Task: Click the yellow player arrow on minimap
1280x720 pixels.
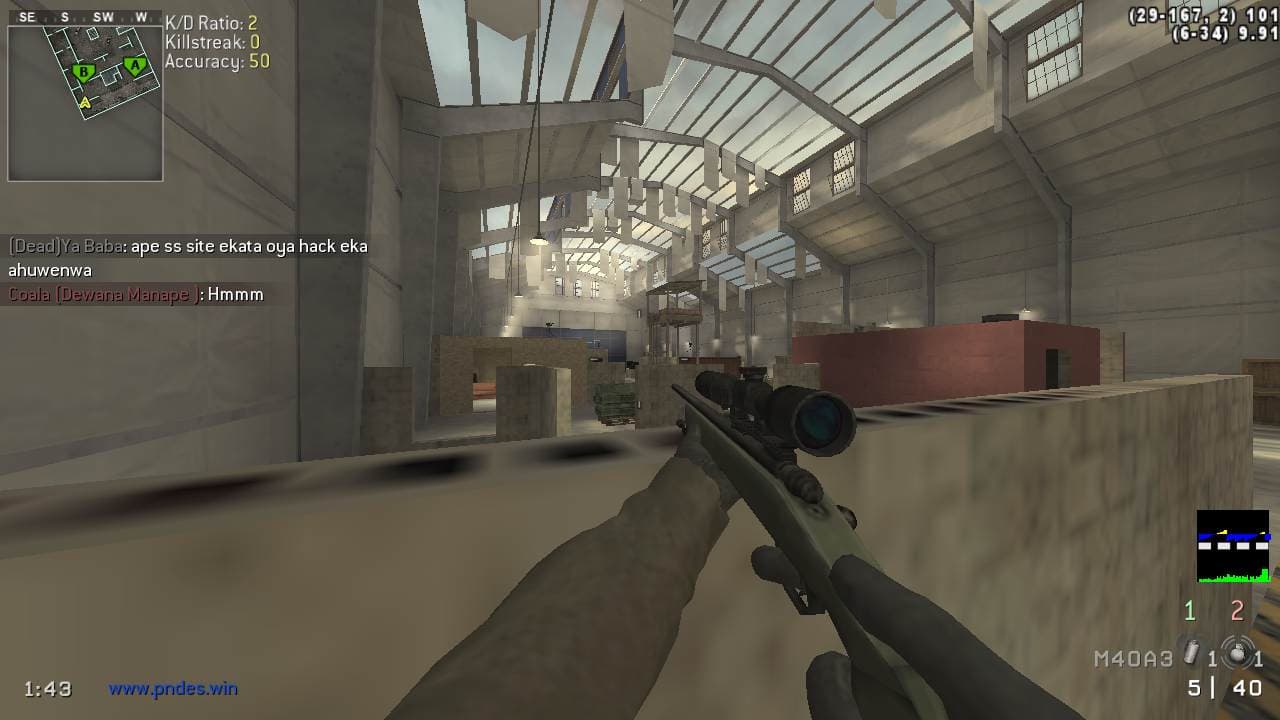Action: point(85,101)
